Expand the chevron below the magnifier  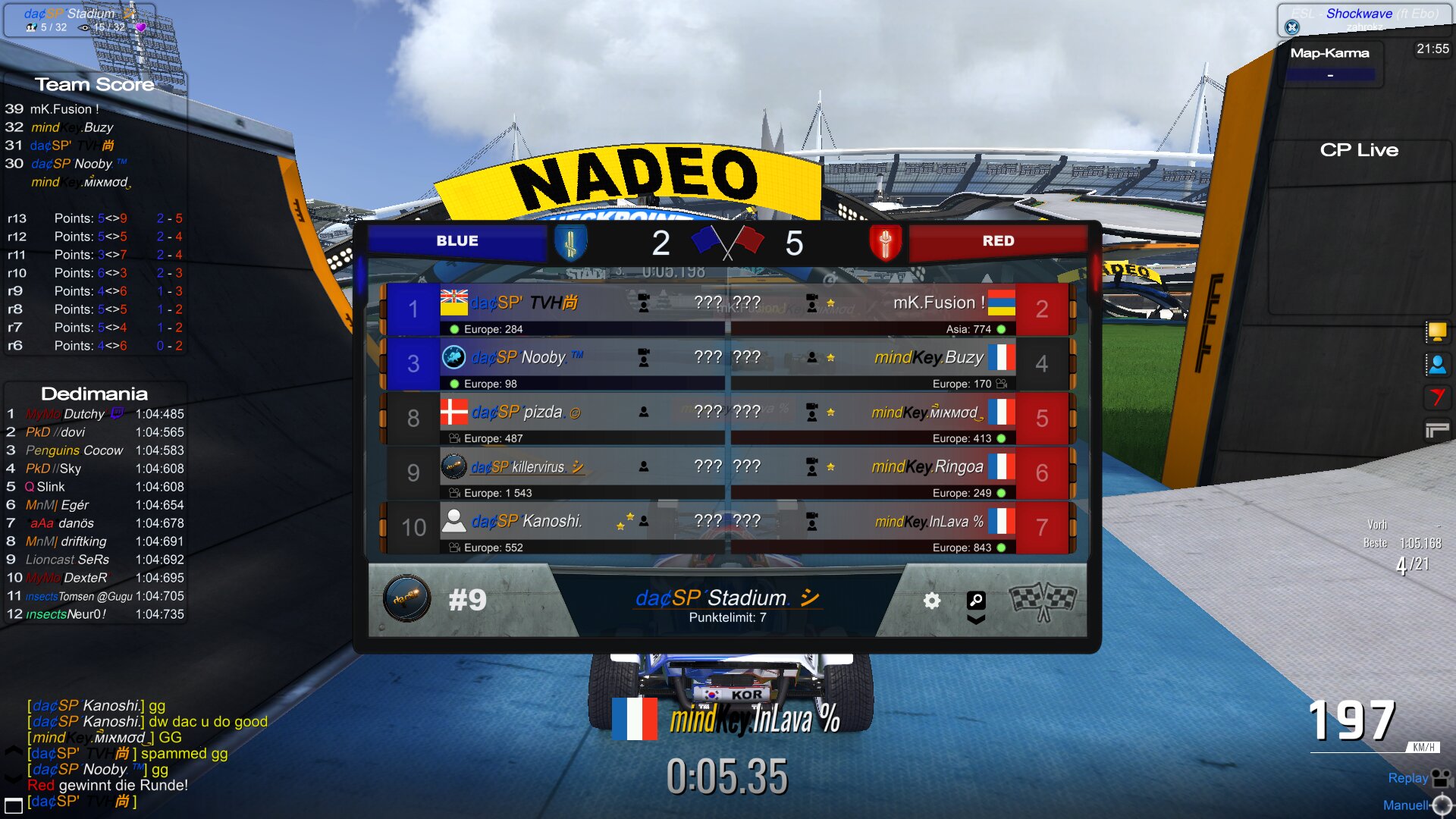click(976, 620)
